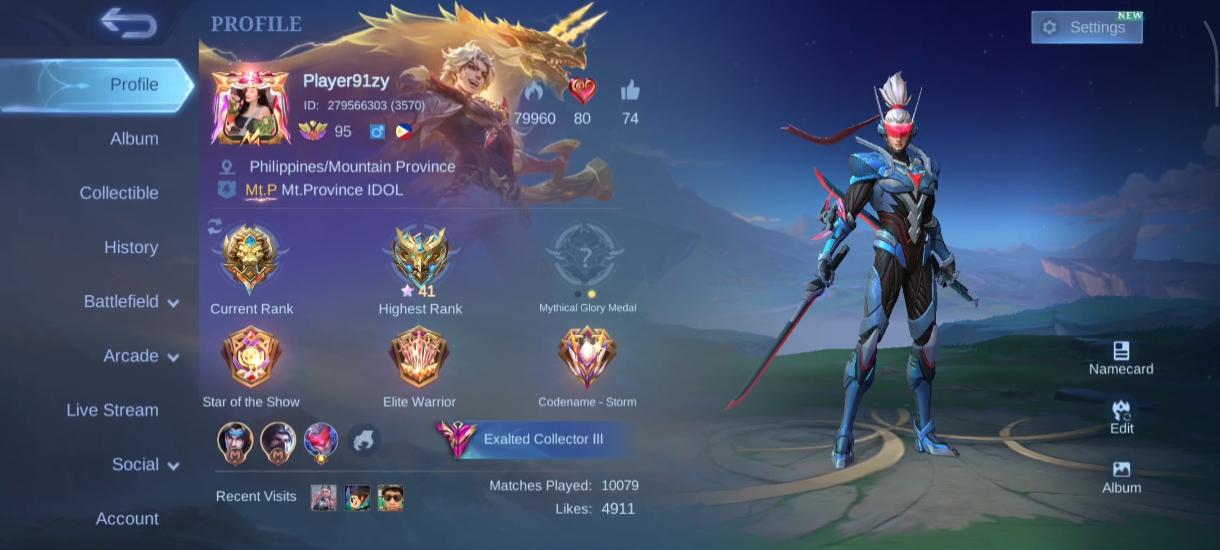Image resolution: width=1220 pixels, height=550 pixels.
Task: Switch to the Collectible tab
Action: [x=119, y=193]
